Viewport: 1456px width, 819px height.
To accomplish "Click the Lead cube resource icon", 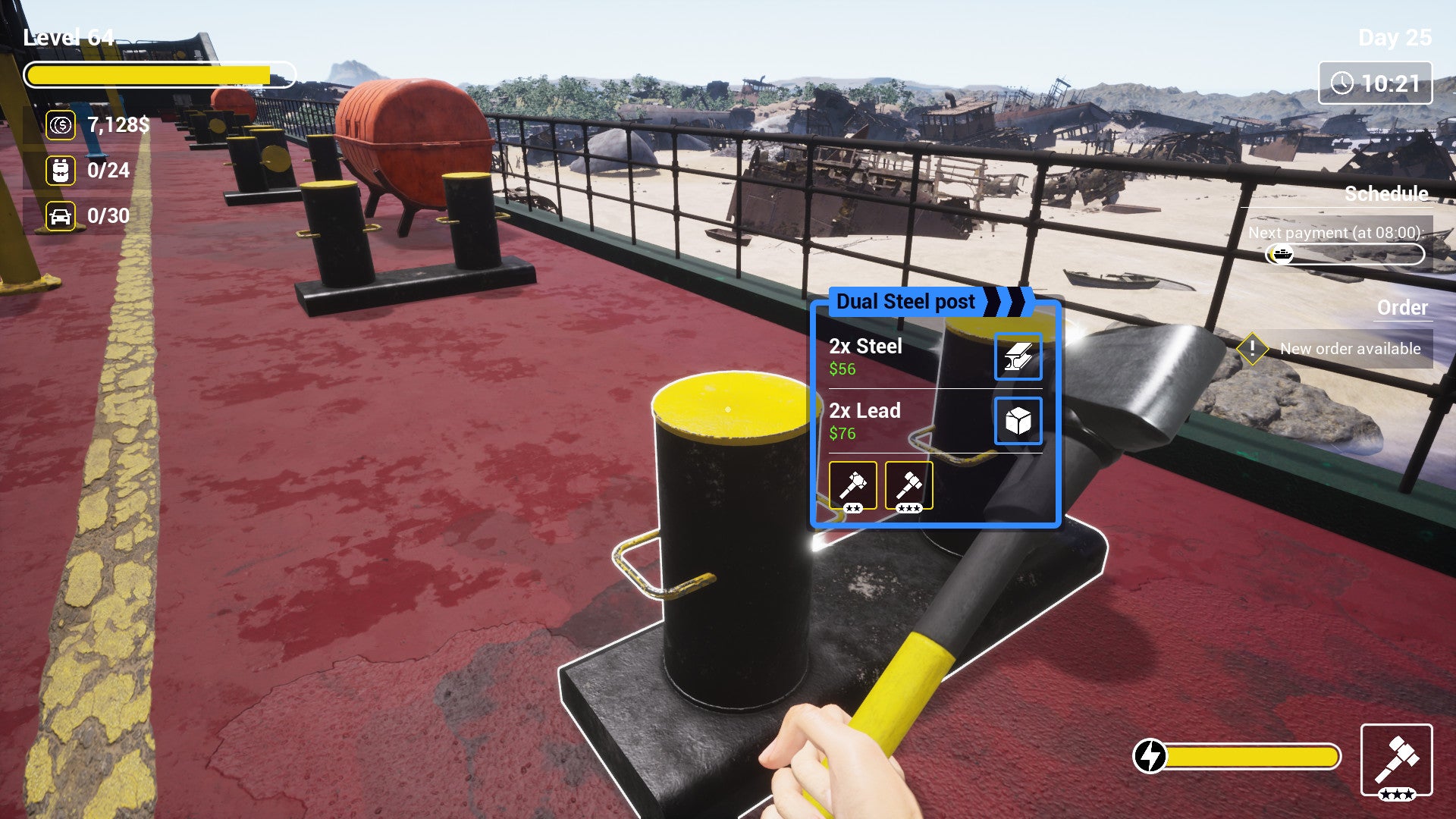I will pyautogui.click(x=1018, y=421).
